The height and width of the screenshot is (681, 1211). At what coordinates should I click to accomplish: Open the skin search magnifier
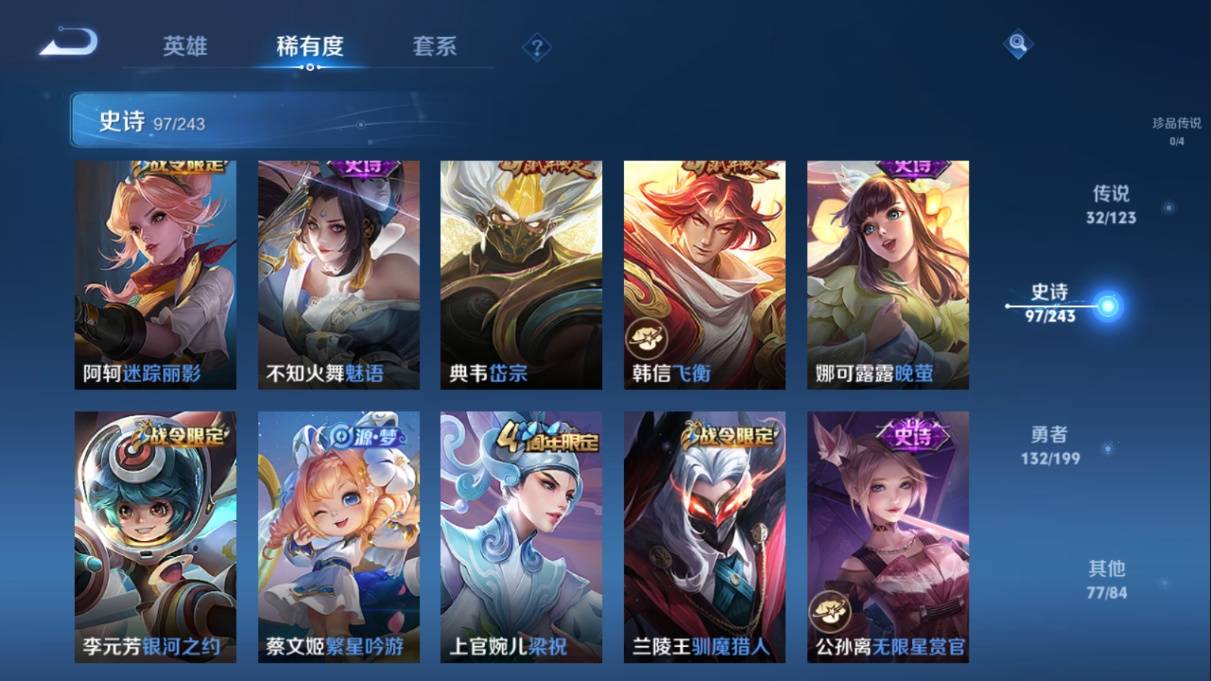tap(1017, 43)
